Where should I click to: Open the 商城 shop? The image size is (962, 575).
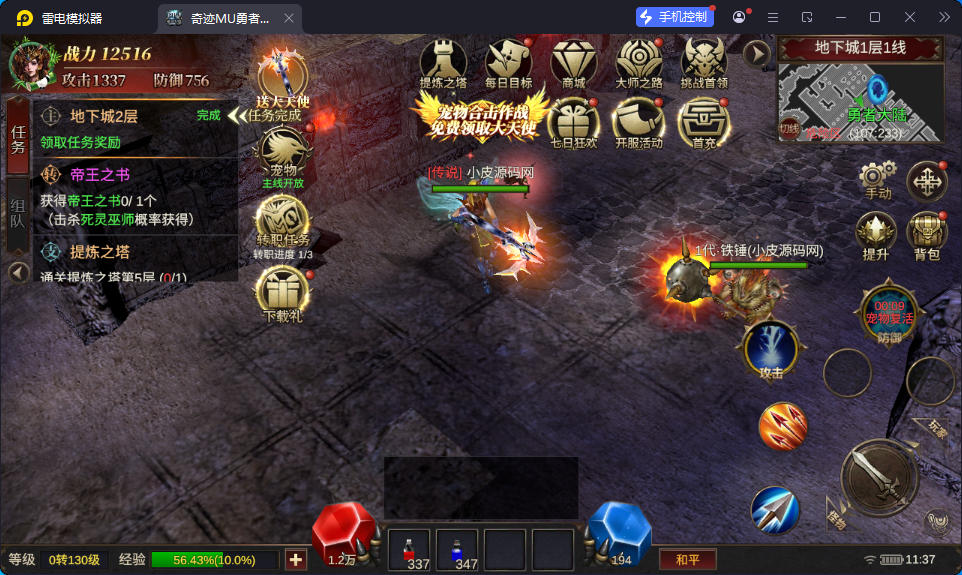573,63
